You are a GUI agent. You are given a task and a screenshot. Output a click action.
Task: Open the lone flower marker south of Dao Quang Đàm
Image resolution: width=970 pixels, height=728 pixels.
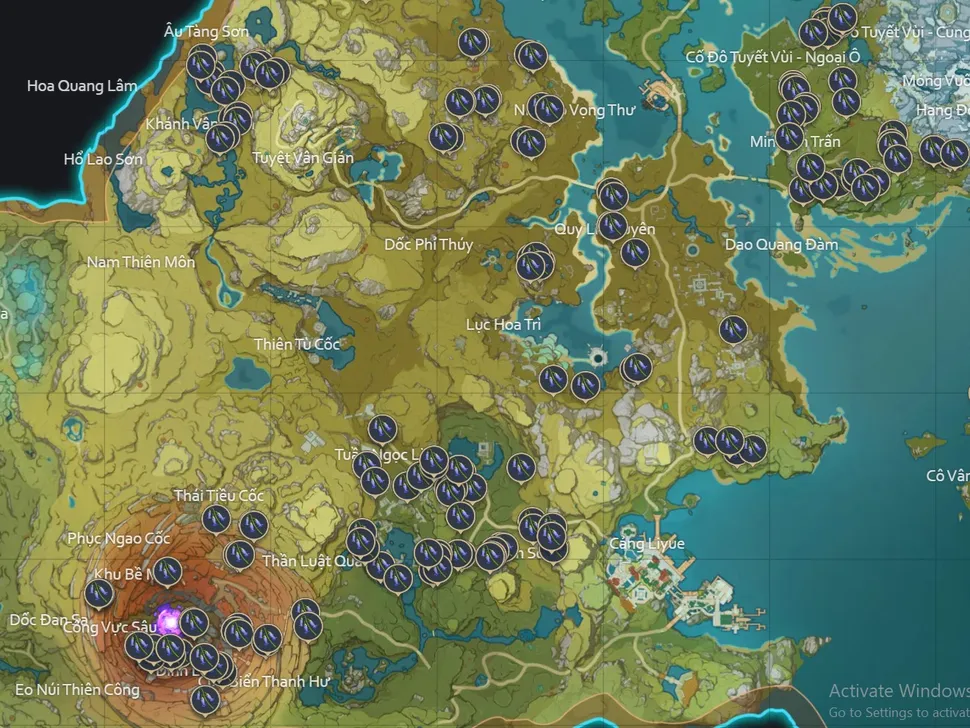click(x=733, y=328)
